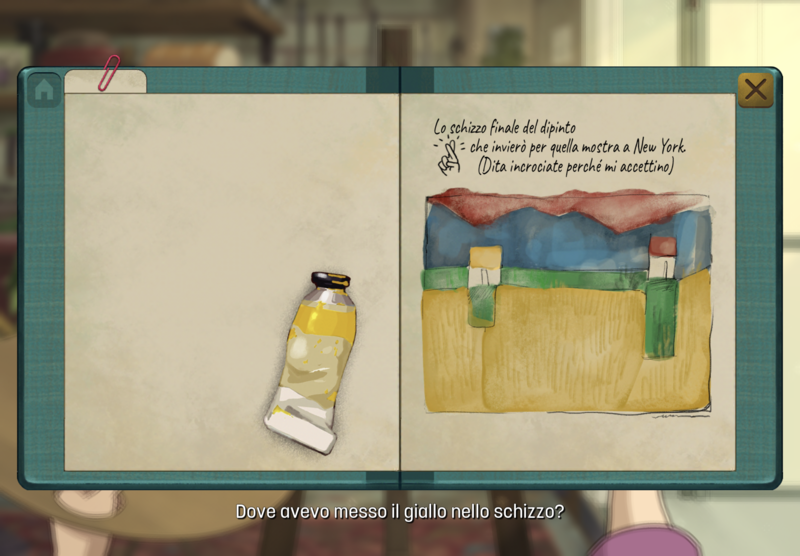Viewport: 800px width, 556px height.
Task: Close the notebook with the X button
Action: tap(756, 90)
